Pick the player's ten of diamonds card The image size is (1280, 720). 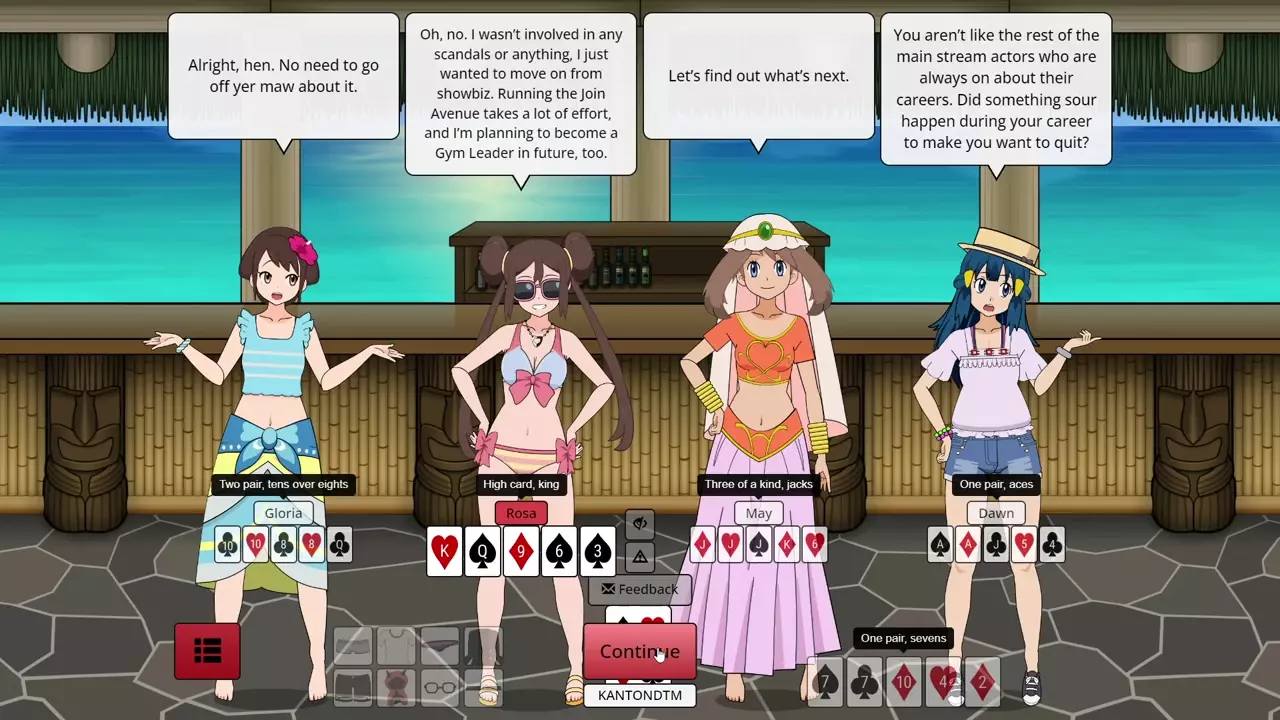click(903, 683)
